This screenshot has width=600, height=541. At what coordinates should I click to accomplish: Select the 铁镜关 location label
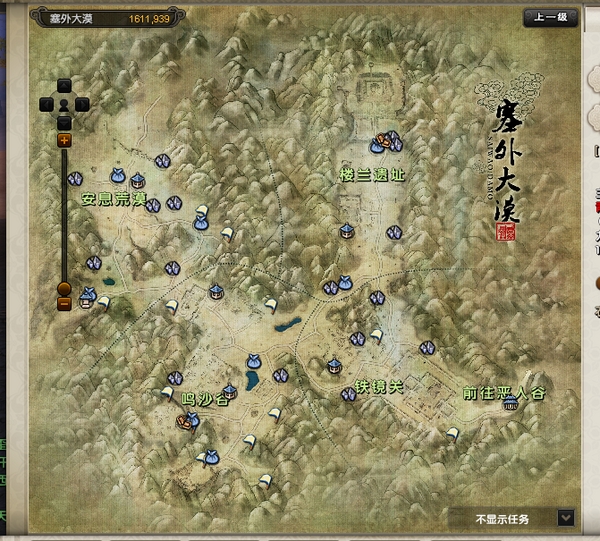(379, 387)
